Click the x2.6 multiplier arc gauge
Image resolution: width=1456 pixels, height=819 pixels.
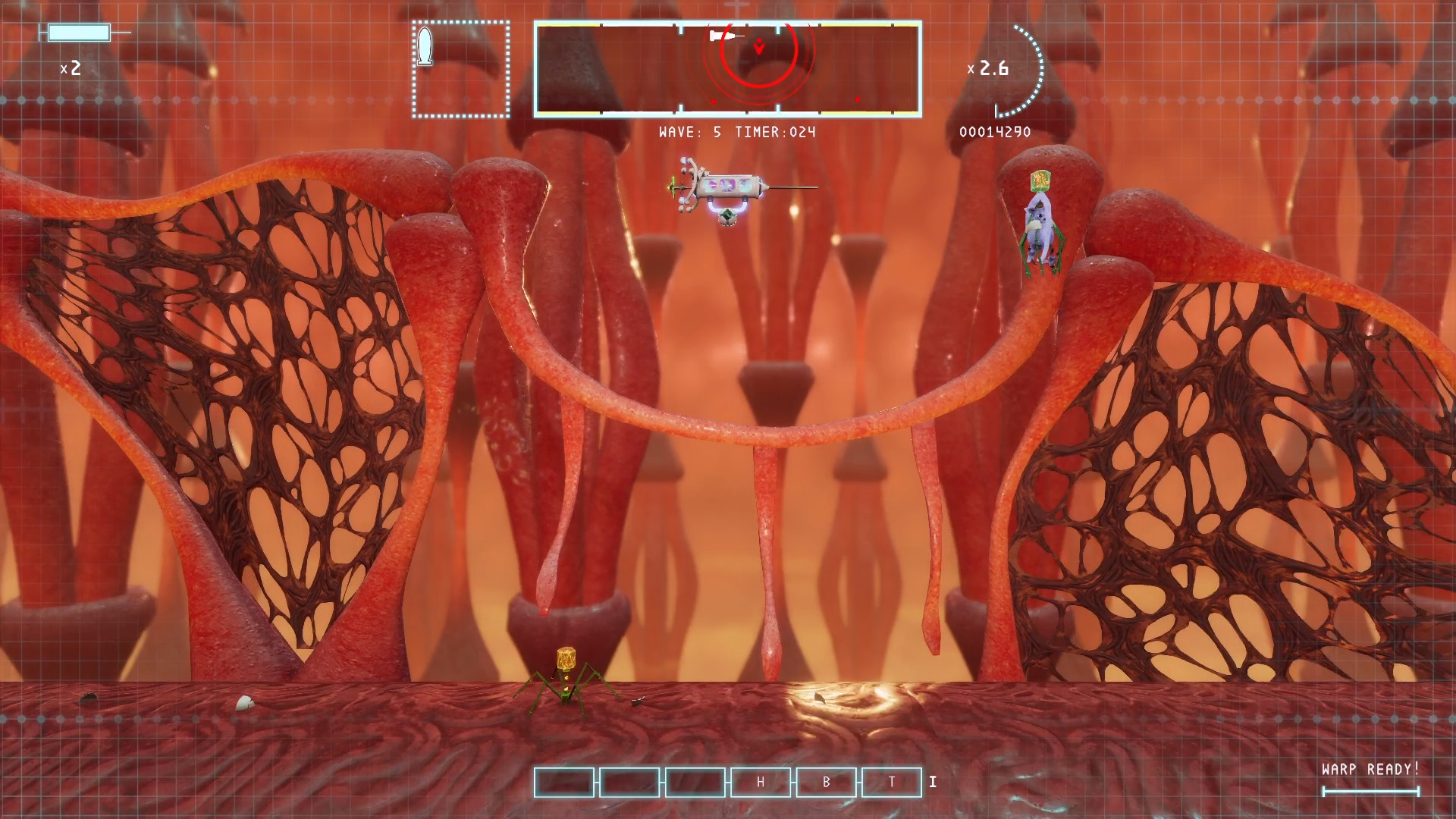(x=990, y=69)
